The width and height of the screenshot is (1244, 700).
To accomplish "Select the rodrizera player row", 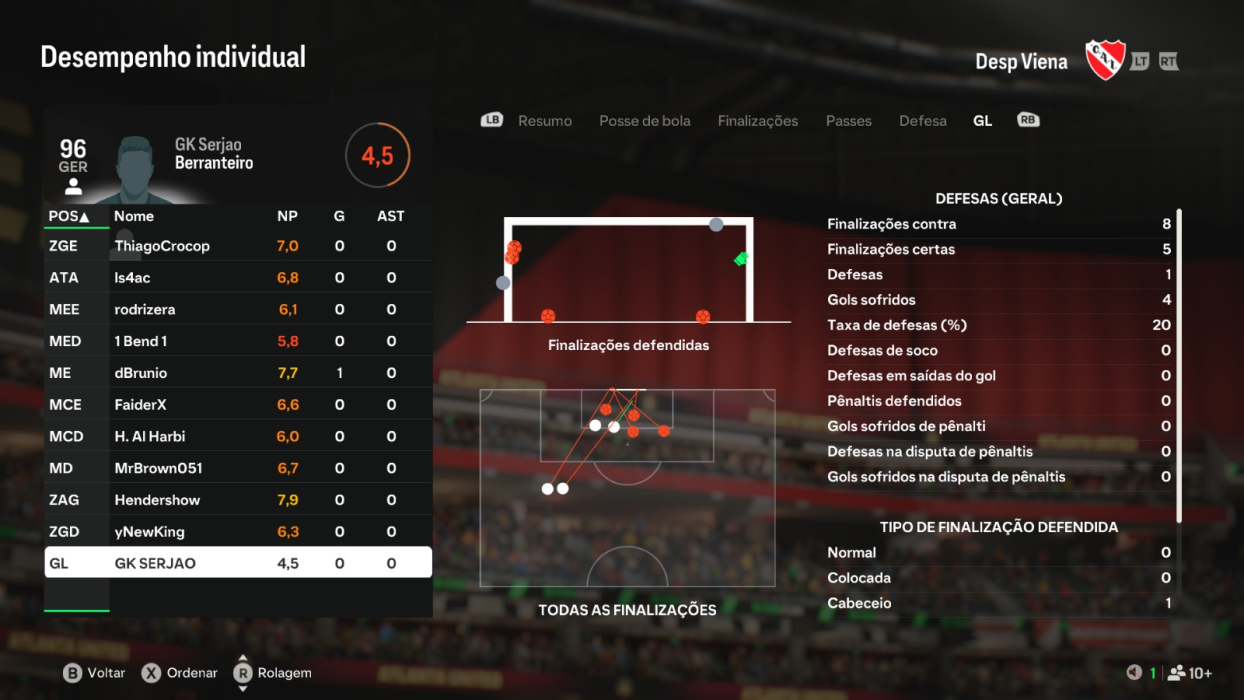I will tap(238, 310).
